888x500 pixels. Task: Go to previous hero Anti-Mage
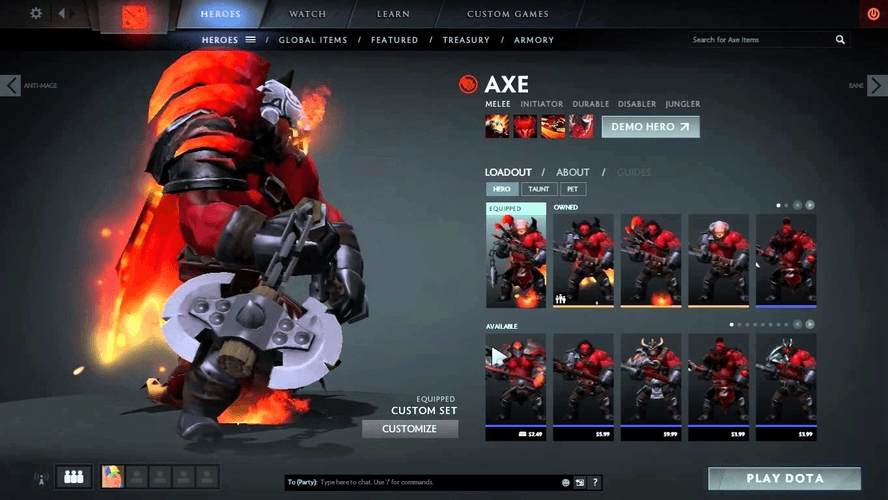(x=12, y=86)
